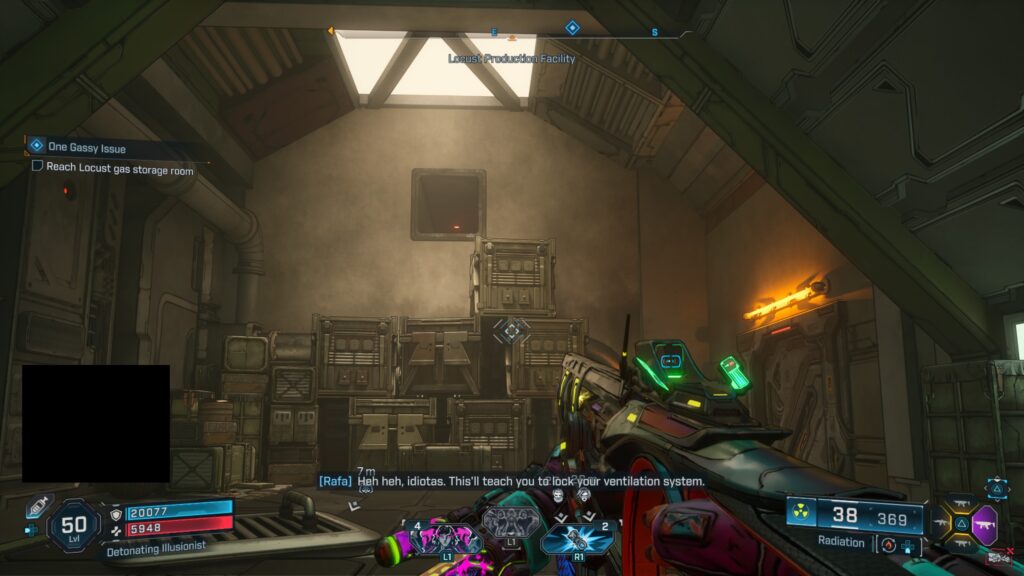Choose the top weapon slot in wheel

961,504
